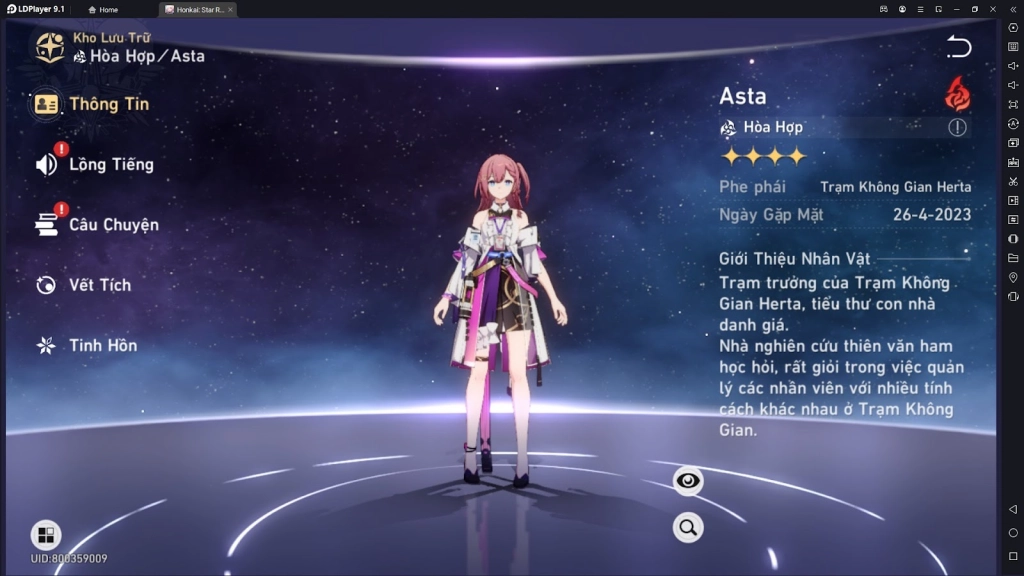Switch to the LDPlayer Home tab
This screenshot has height=576, width=1024.
[x=103, y=9]
